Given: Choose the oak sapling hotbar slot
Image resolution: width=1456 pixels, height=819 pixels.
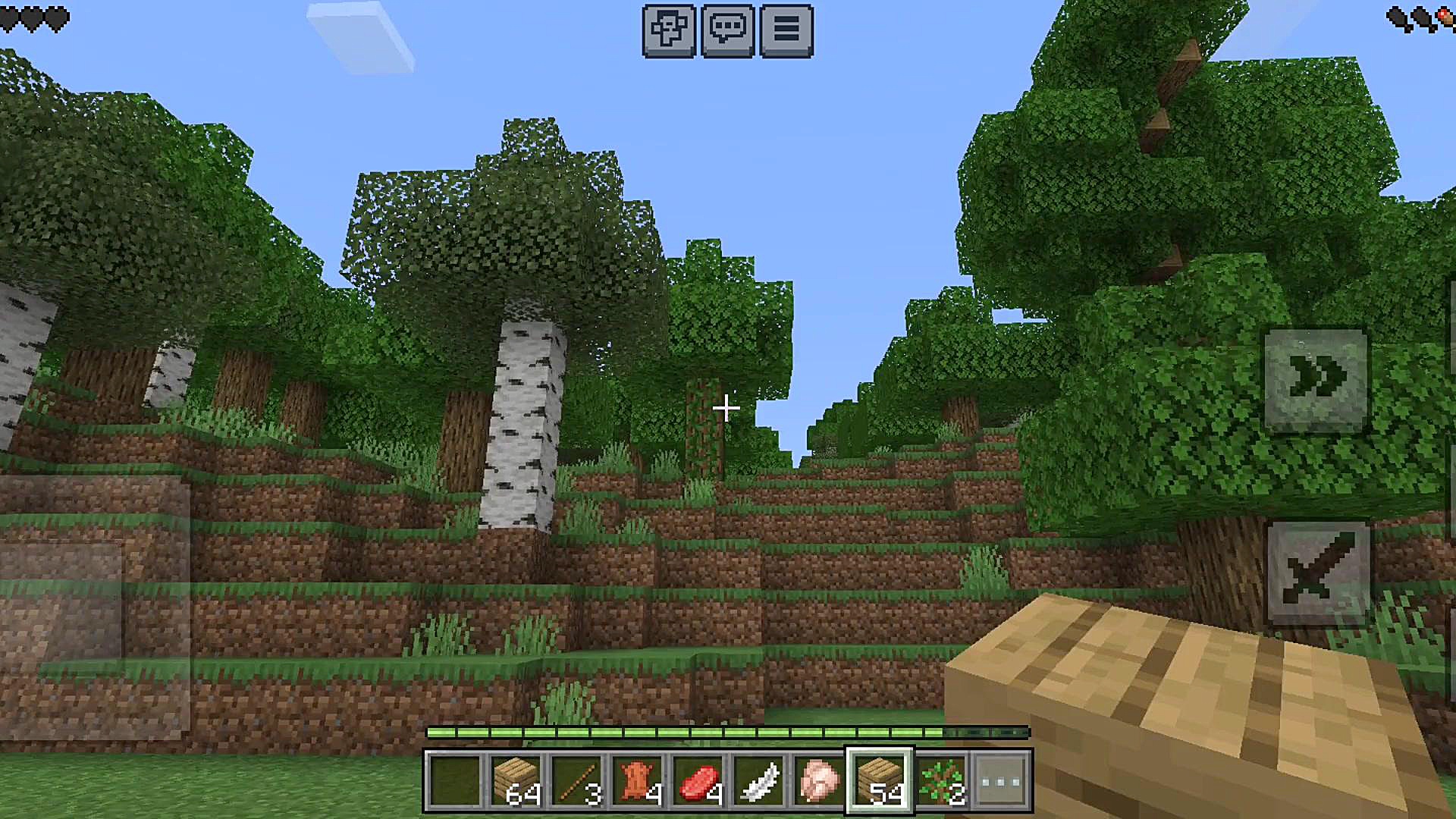Looking at the screenshot, I should click(x=940, y=780).
